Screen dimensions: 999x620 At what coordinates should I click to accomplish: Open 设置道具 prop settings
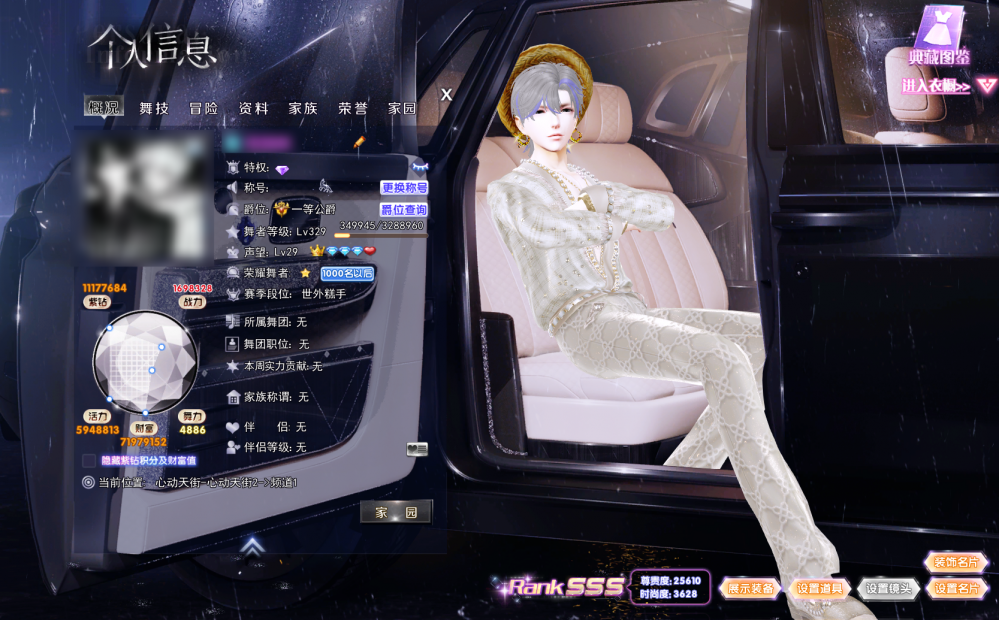[x=820, y=589]
